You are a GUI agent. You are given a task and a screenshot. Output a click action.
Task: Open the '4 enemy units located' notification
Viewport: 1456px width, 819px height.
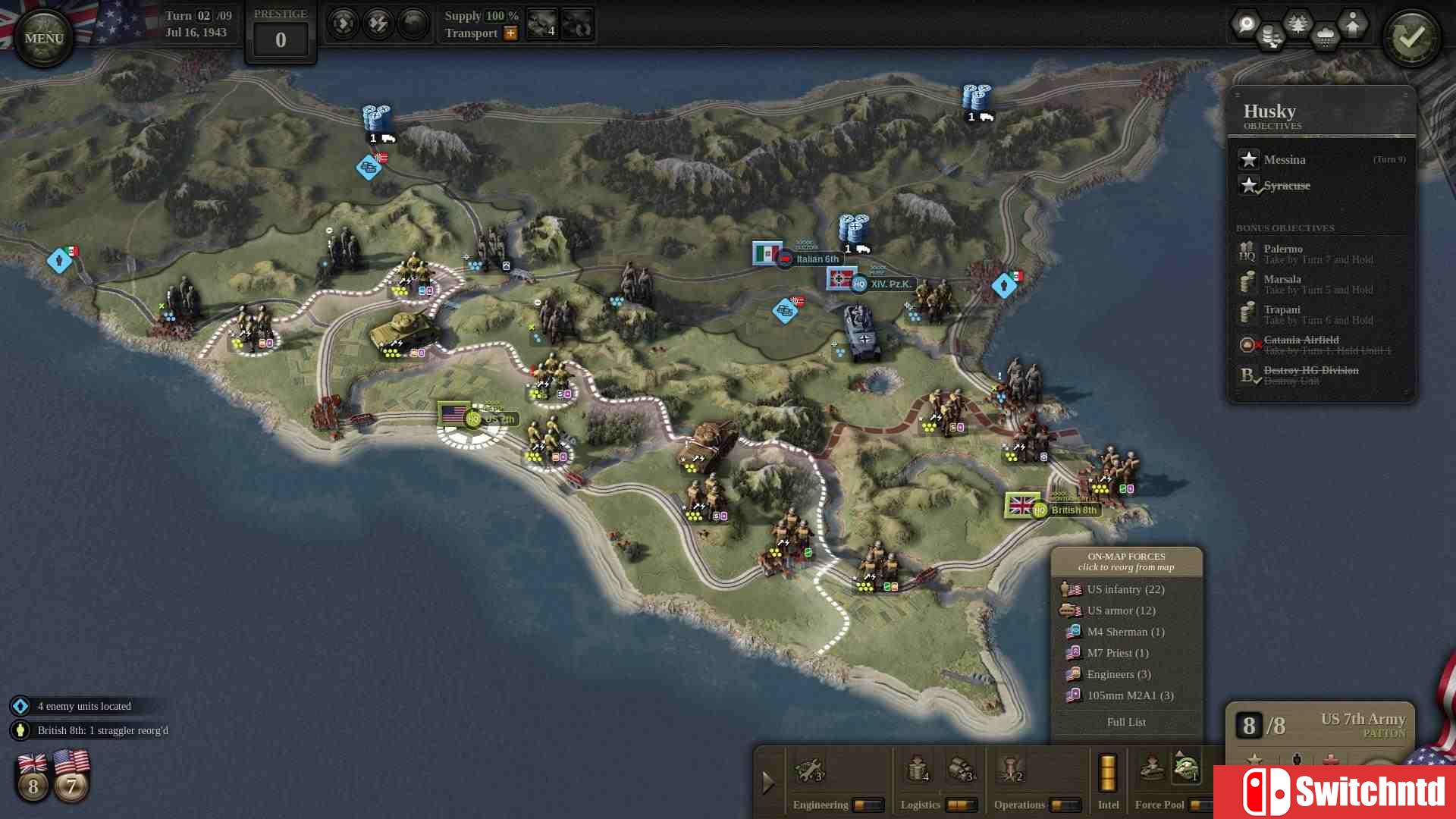pos(83,706)
